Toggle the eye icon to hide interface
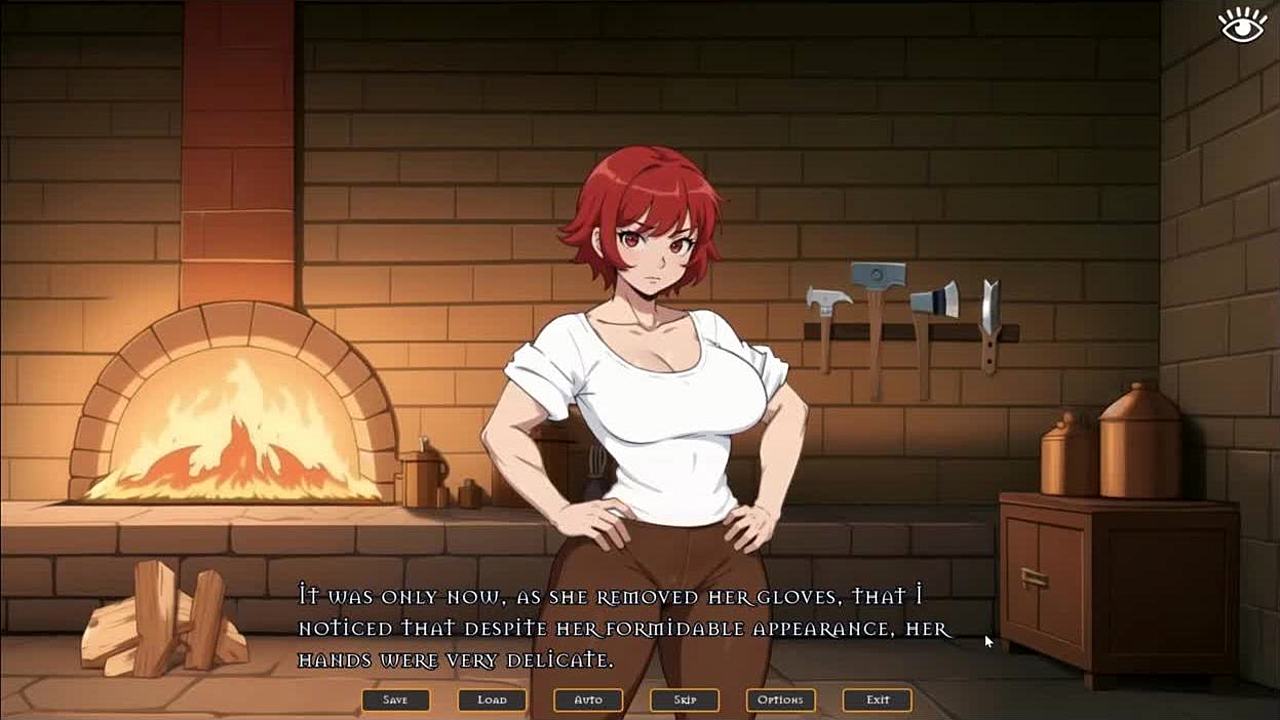The height and width of the screenshot is (720, 1280). point(1243,25)
